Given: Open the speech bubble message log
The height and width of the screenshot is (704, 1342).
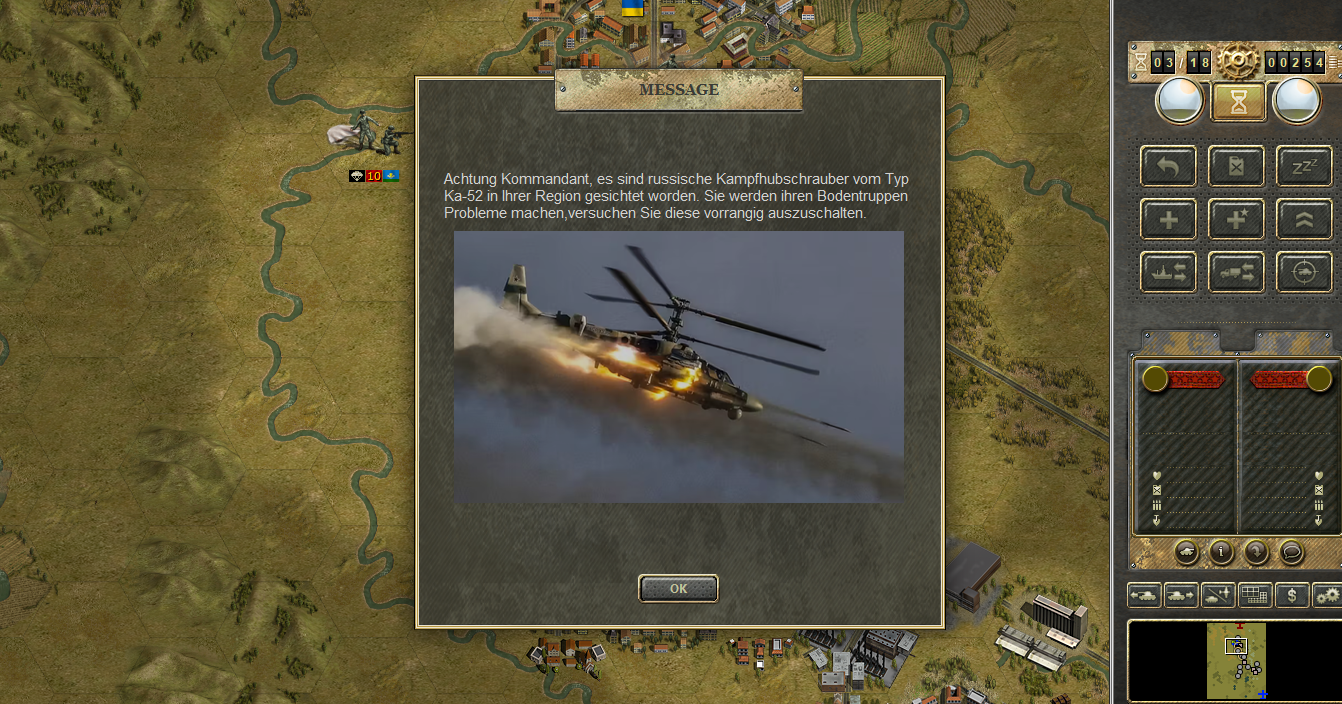Looking at the screenshot, I should tap(1291, 551).
